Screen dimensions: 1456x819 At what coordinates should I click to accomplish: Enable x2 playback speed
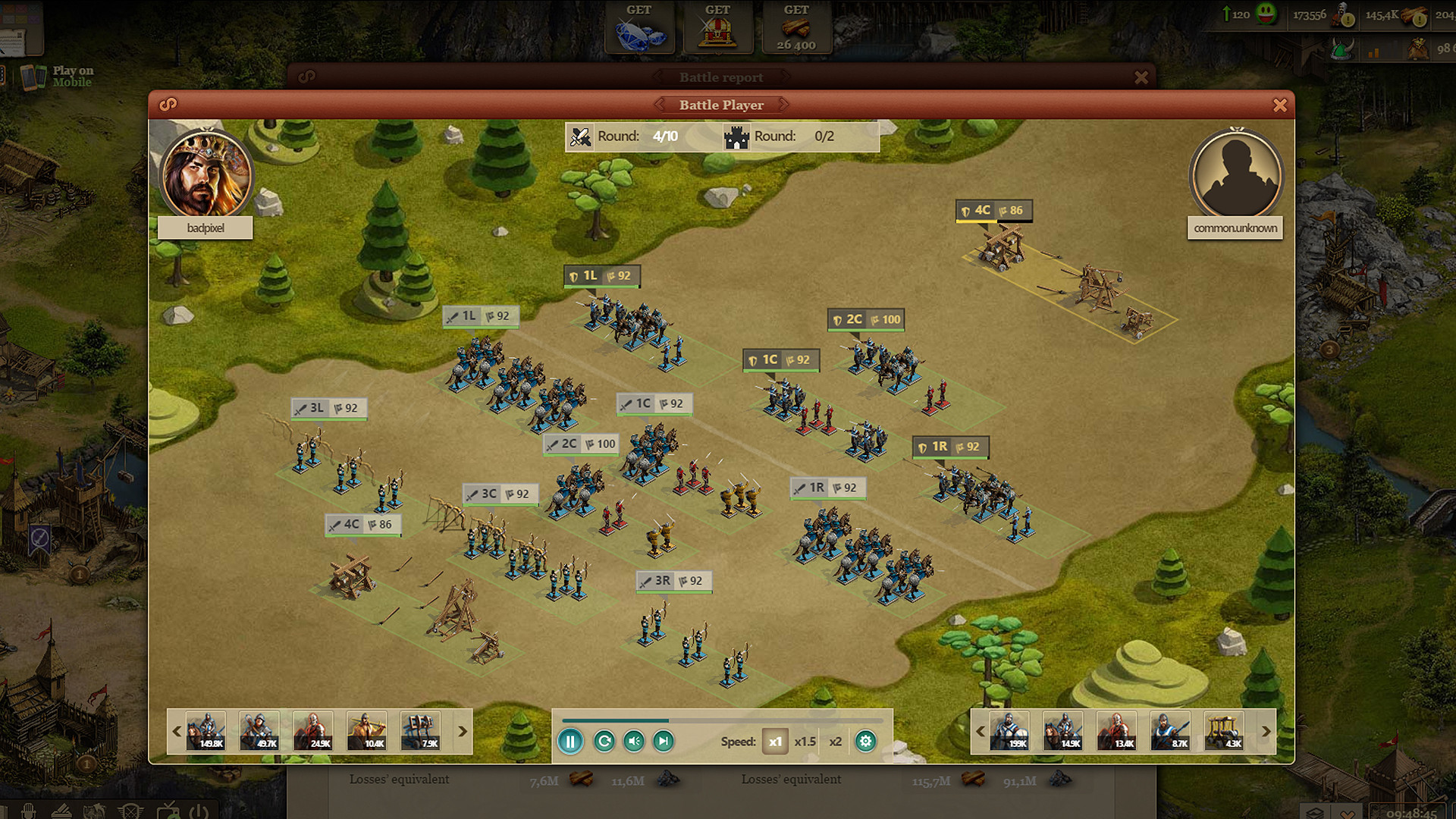coord(834,741)
